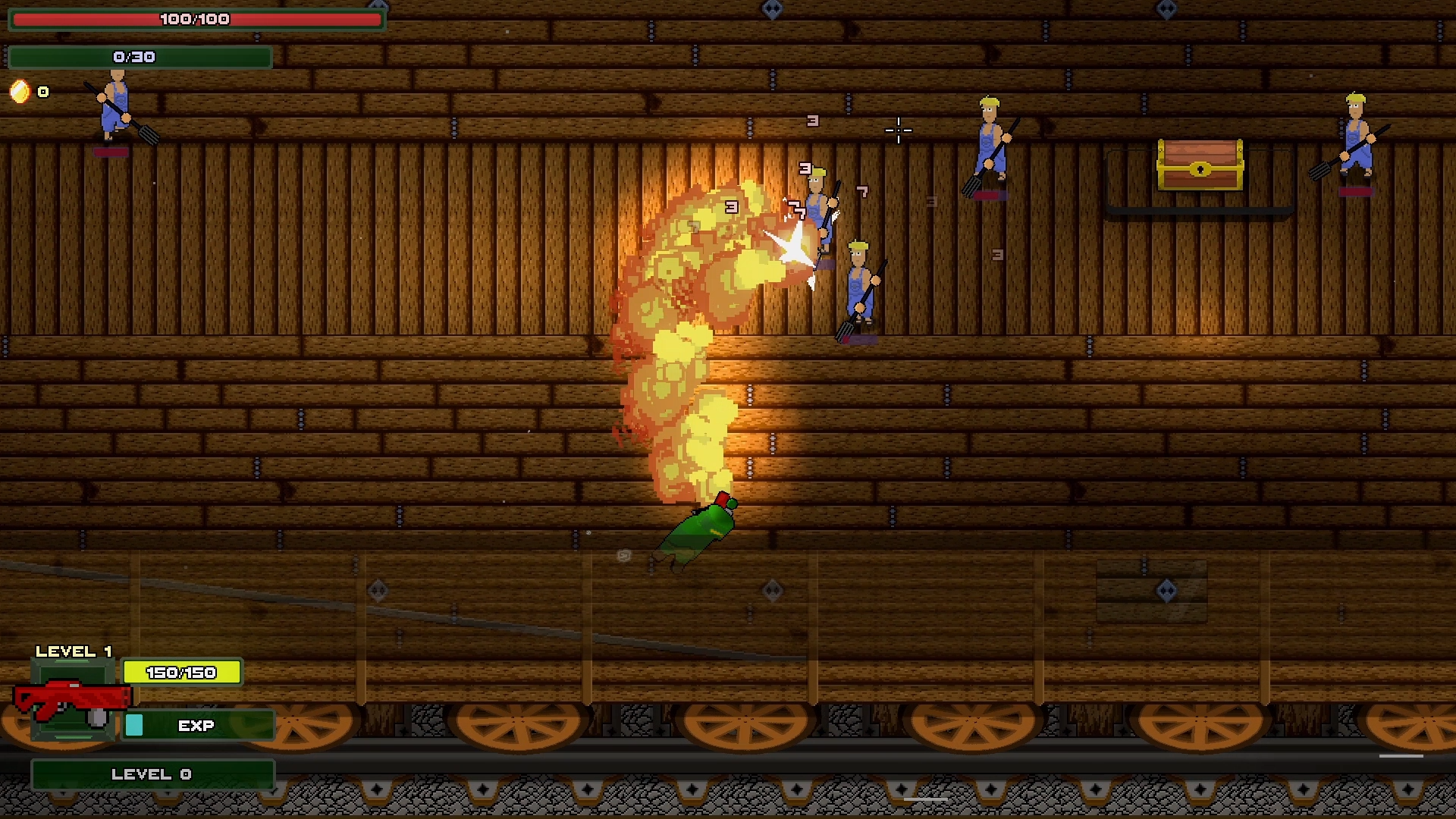Click the LEVEL 0 bar at the bottom
The height and width of the screenshot is (819, 1456).
[x=151, y=773]
